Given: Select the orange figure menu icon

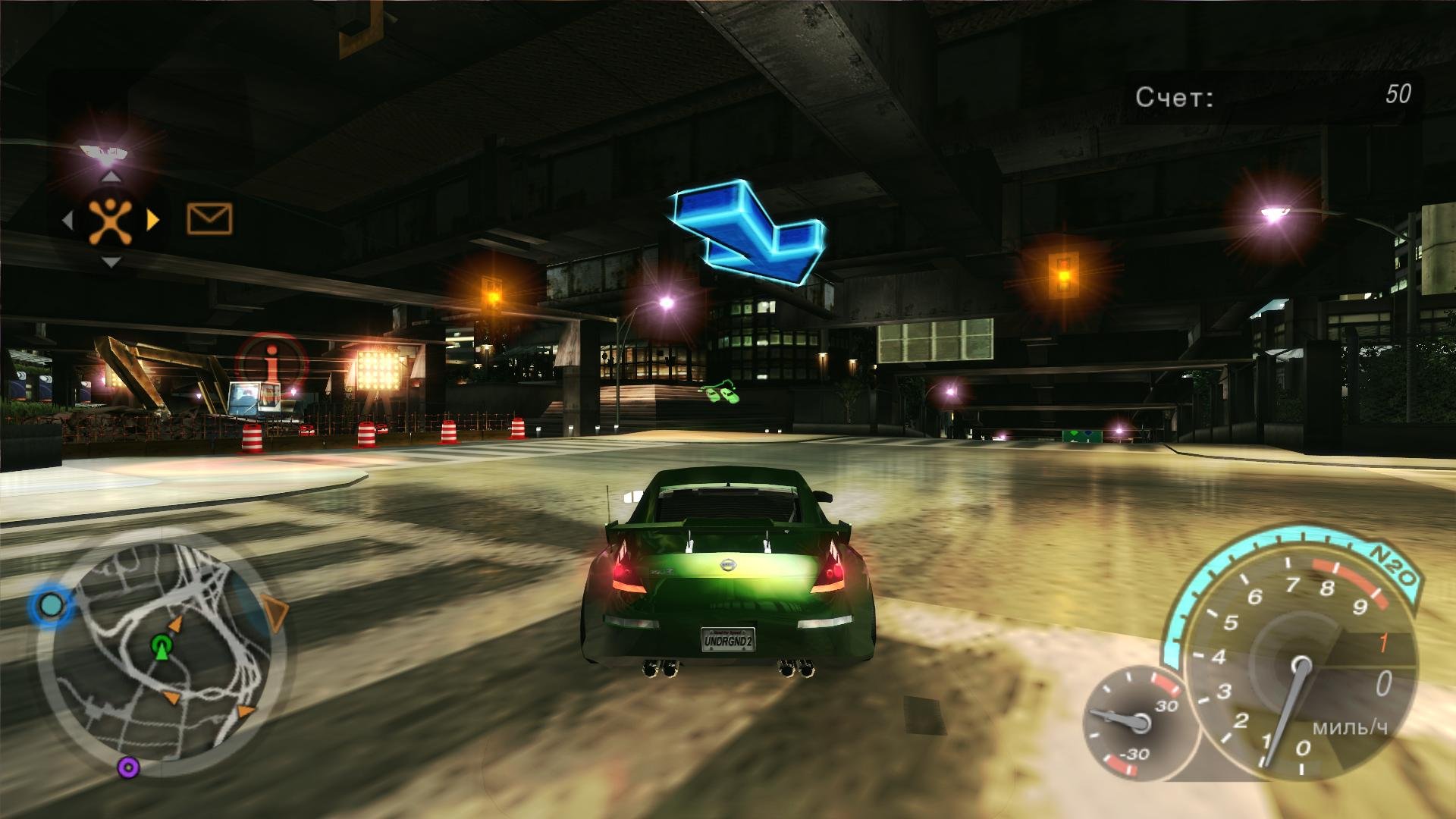Looking at the screenshot, I should [x=111, y=220].
